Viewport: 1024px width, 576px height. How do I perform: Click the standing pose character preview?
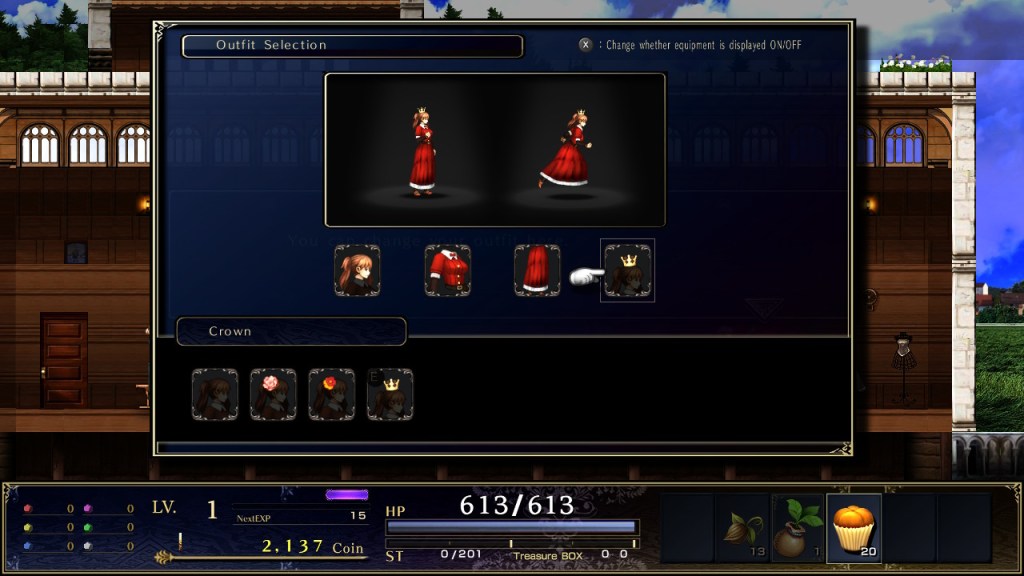[x=423, y=152]
